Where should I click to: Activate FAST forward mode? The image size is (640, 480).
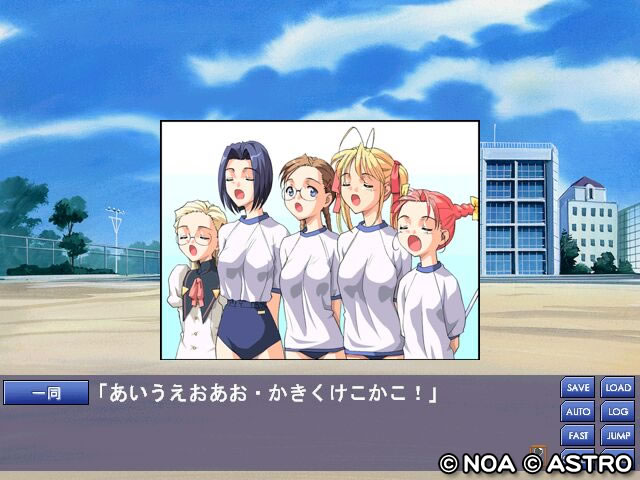[578, 435]
